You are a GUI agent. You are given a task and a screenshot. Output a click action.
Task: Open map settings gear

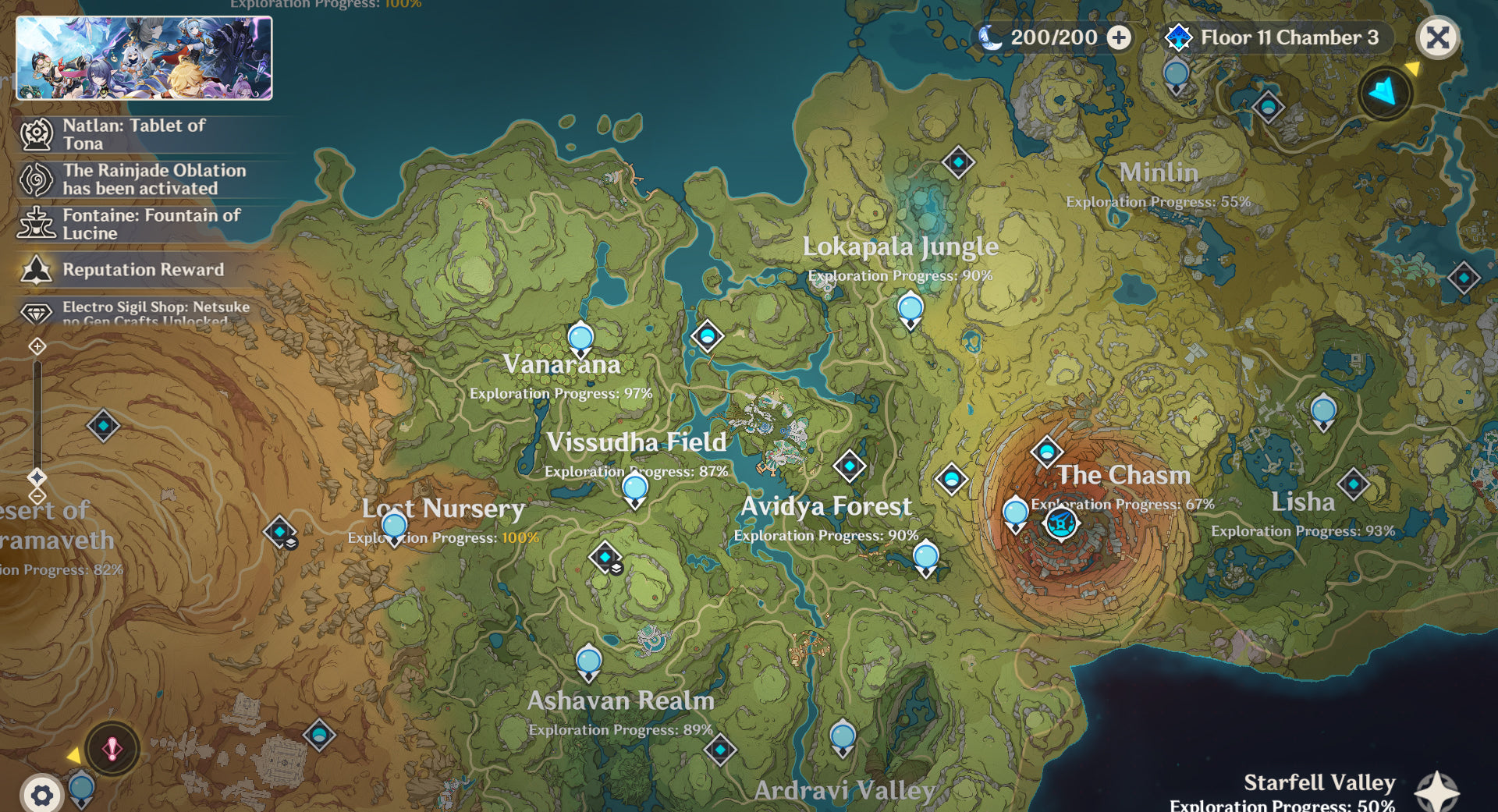[x=41, y=795]
